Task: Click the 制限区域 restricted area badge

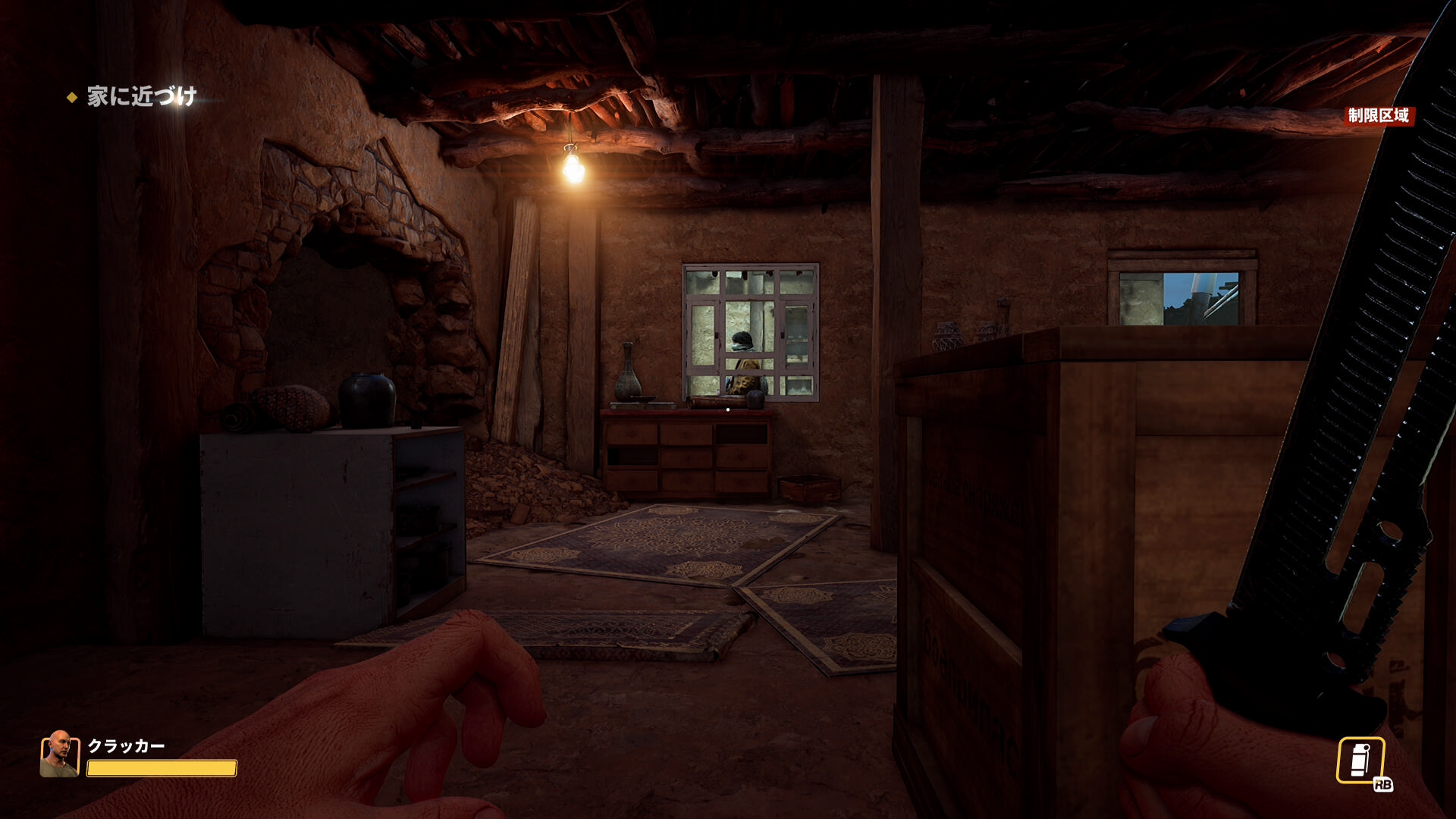Action: tap(1378, 115)
